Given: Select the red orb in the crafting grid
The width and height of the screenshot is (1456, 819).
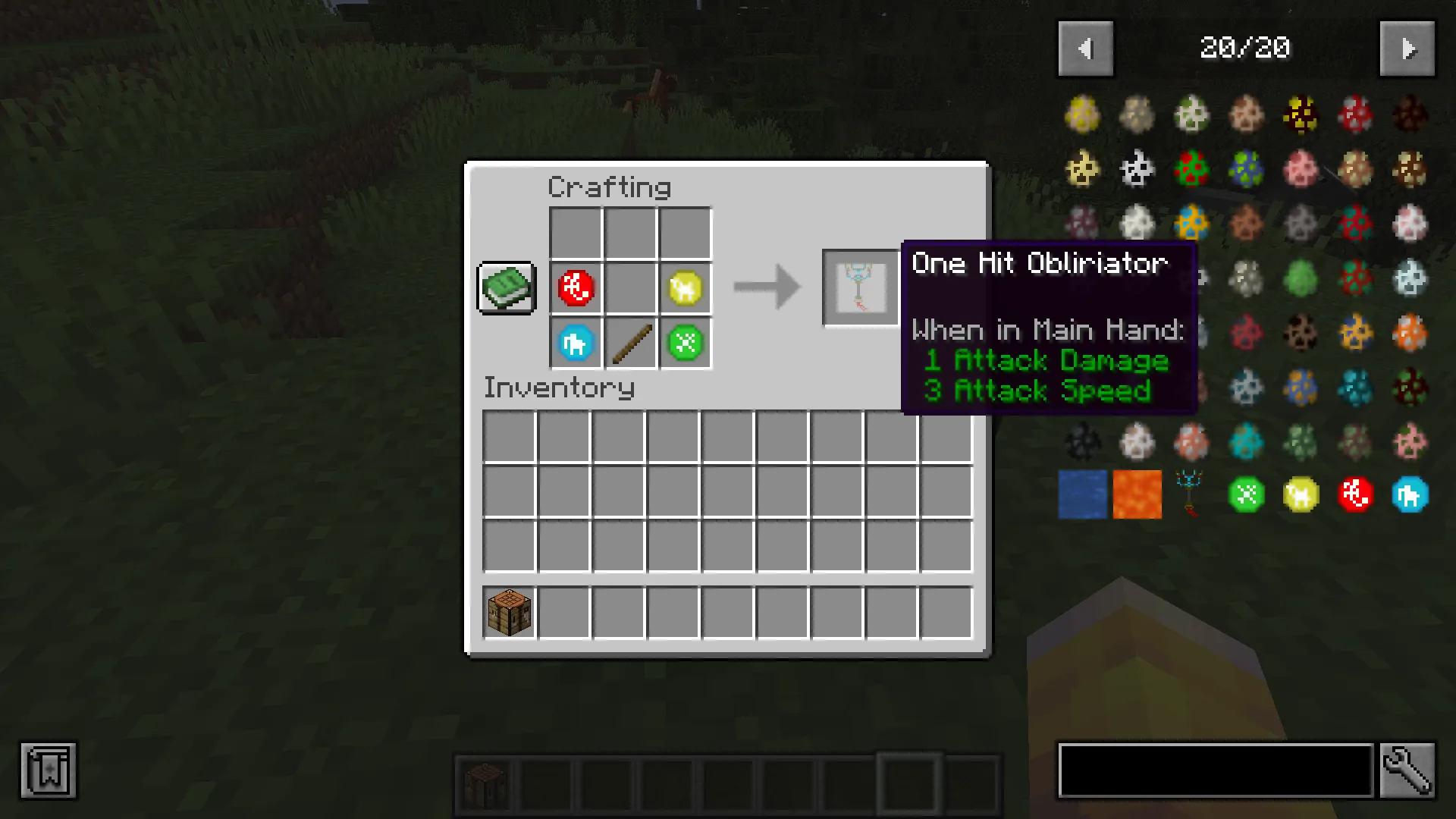Looking at the screenshot, I should pos(576,287).
